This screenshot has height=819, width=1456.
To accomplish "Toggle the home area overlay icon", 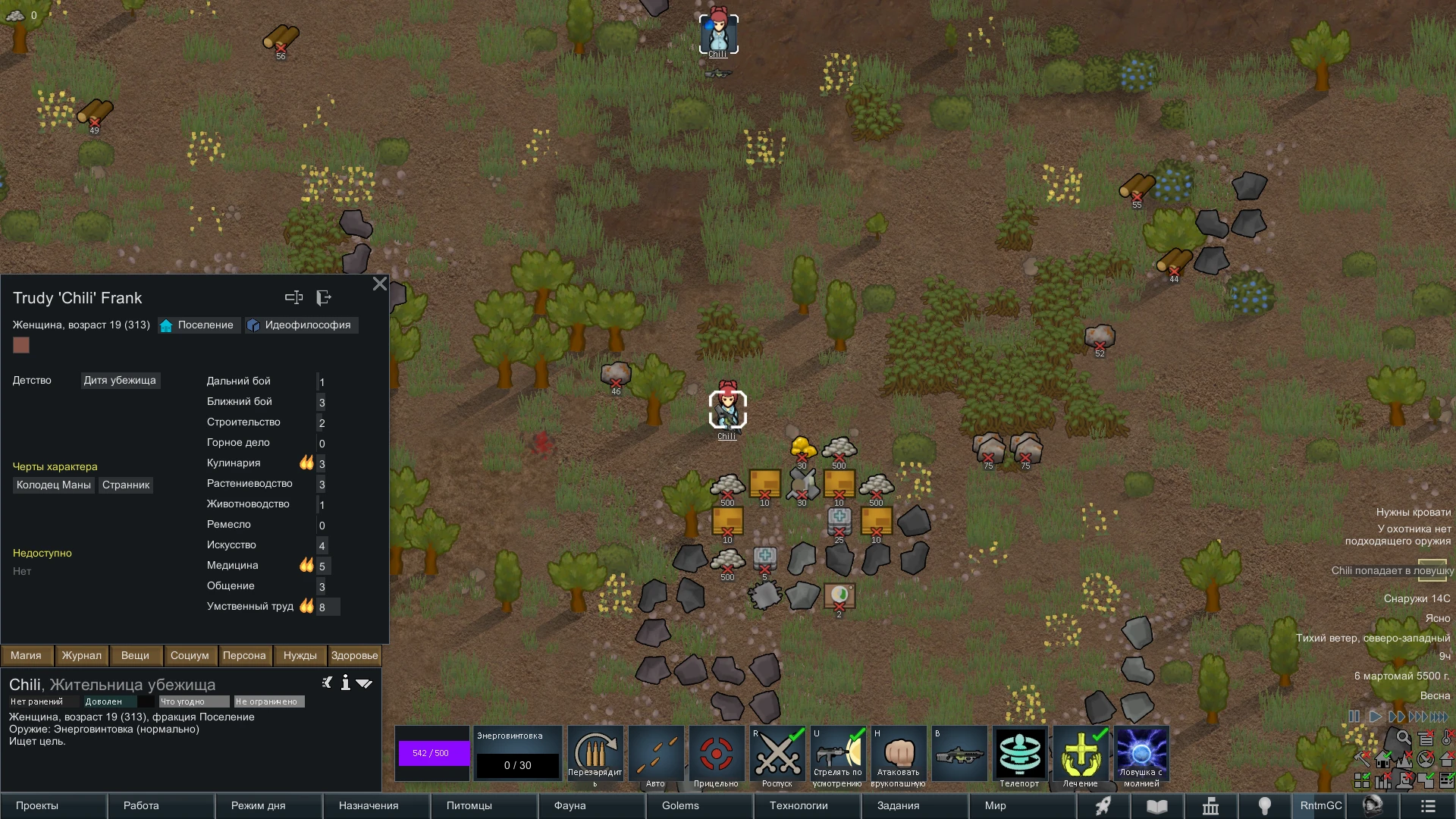I will [x=1383, y=760].
